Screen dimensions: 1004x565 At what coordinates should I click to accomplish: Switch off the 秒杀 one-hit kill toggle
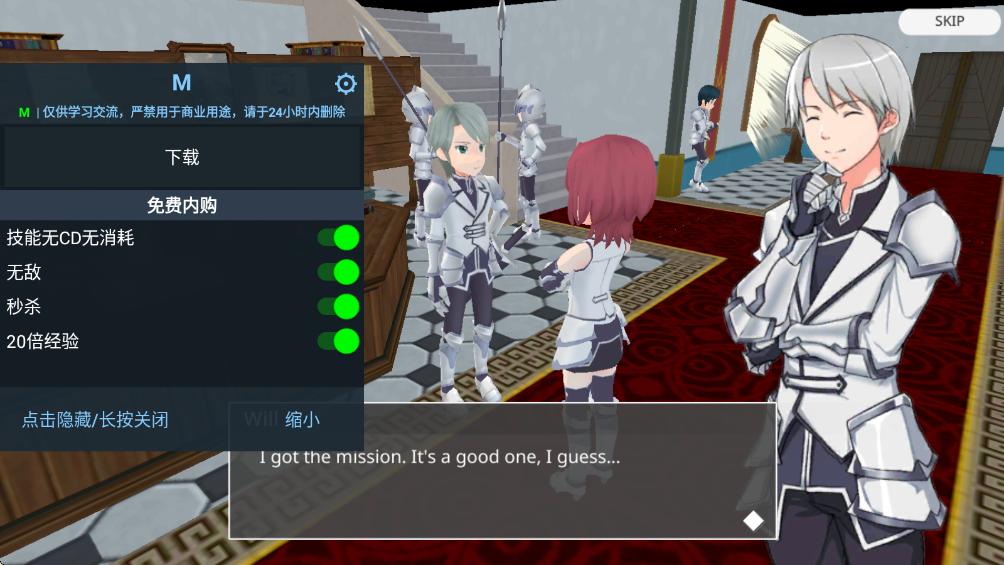[339, 306]
